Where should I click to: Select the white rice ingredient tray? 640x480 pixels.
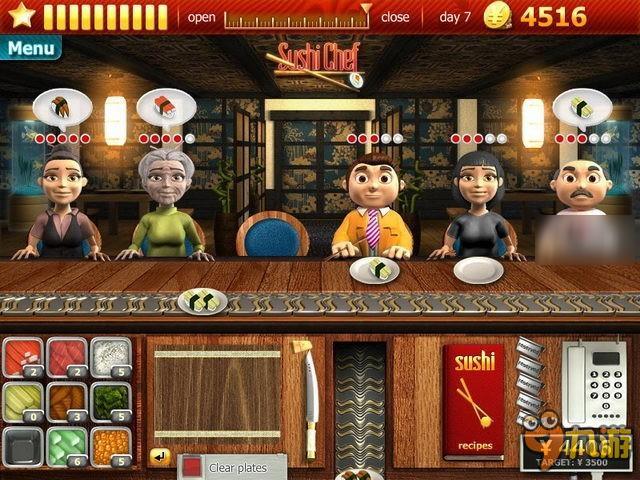click(111, 358)
